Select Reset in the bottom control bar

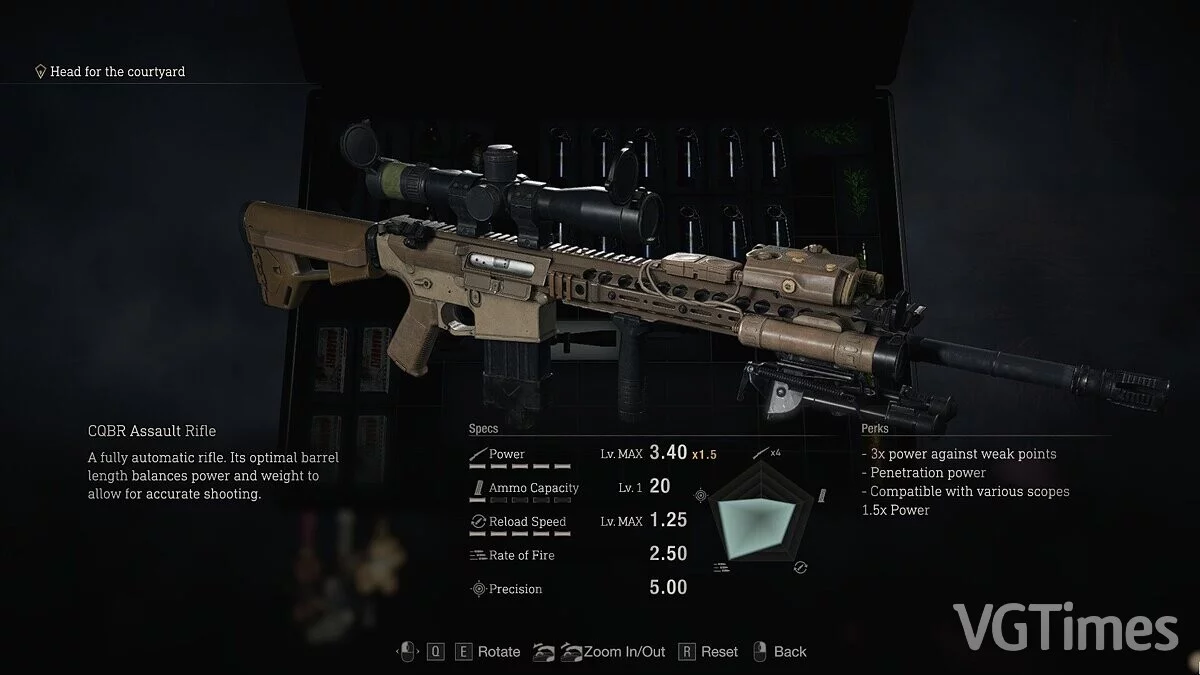[719, 652]
